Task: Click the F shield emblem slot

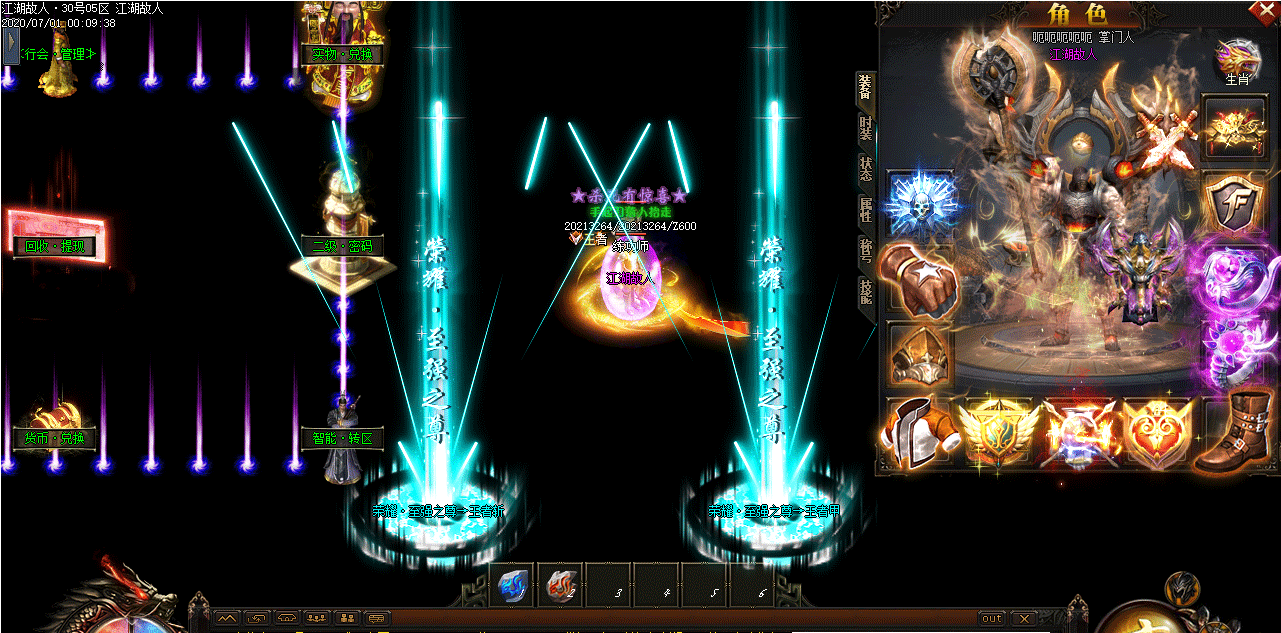Action: pos(1234,204)
